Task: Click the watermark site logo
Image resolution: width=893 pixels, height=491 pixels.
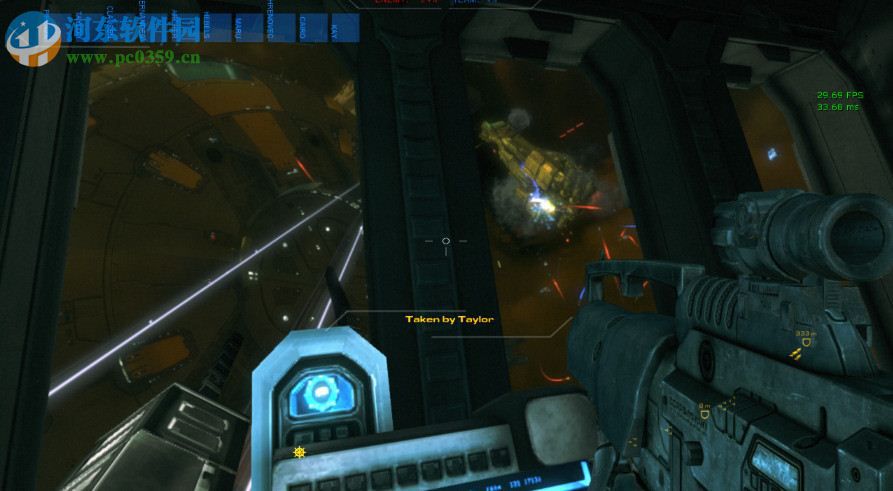Action: [32, 37]
